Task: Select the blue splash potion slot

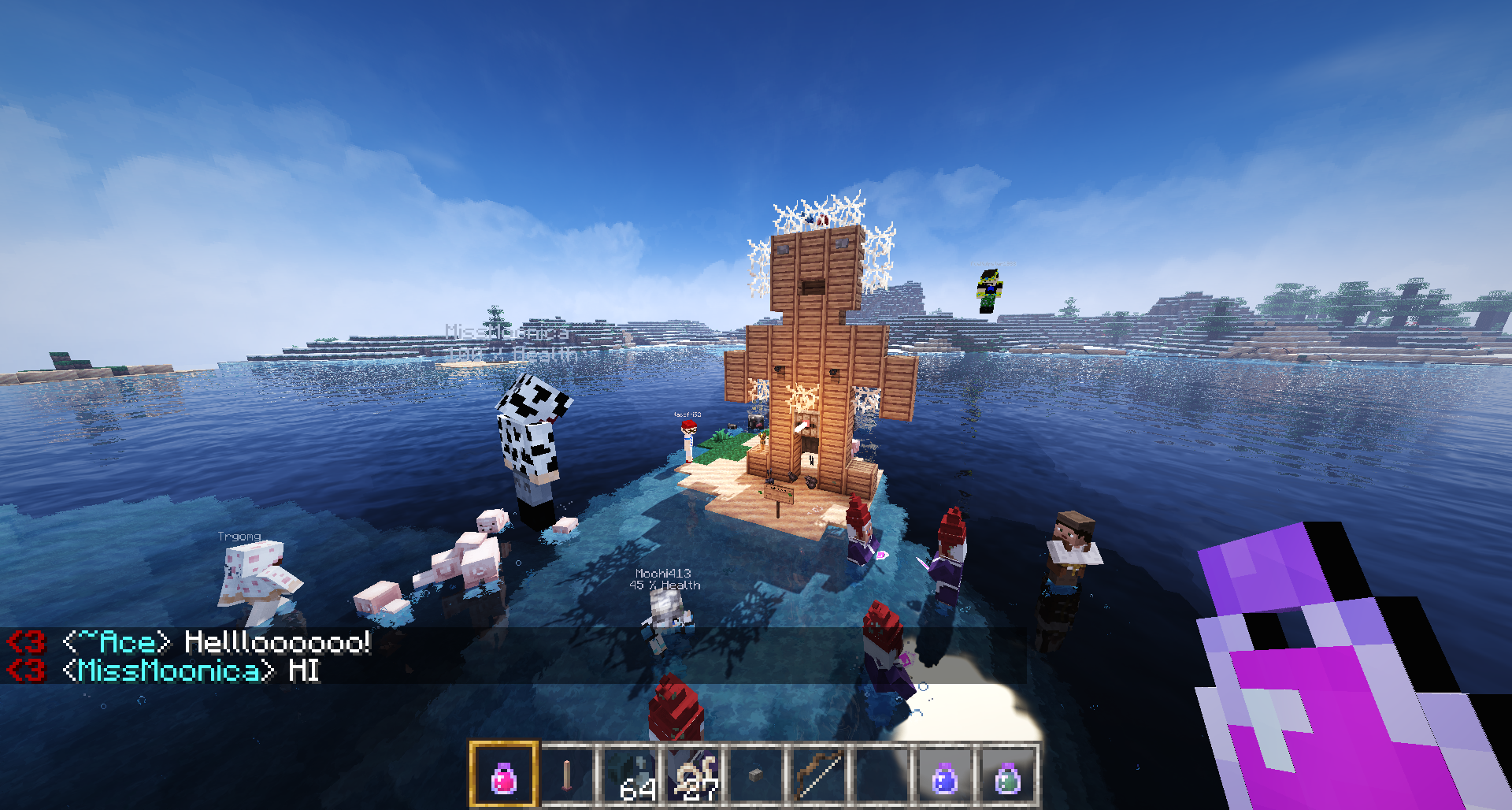Action: (x=944, y=776)
